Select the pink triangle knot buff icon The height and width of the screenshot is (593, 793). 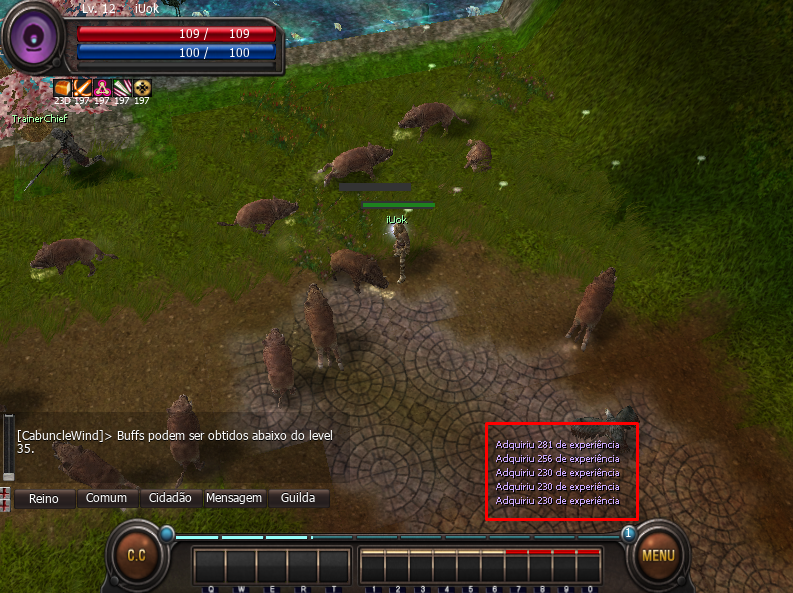tap(102, 87)
